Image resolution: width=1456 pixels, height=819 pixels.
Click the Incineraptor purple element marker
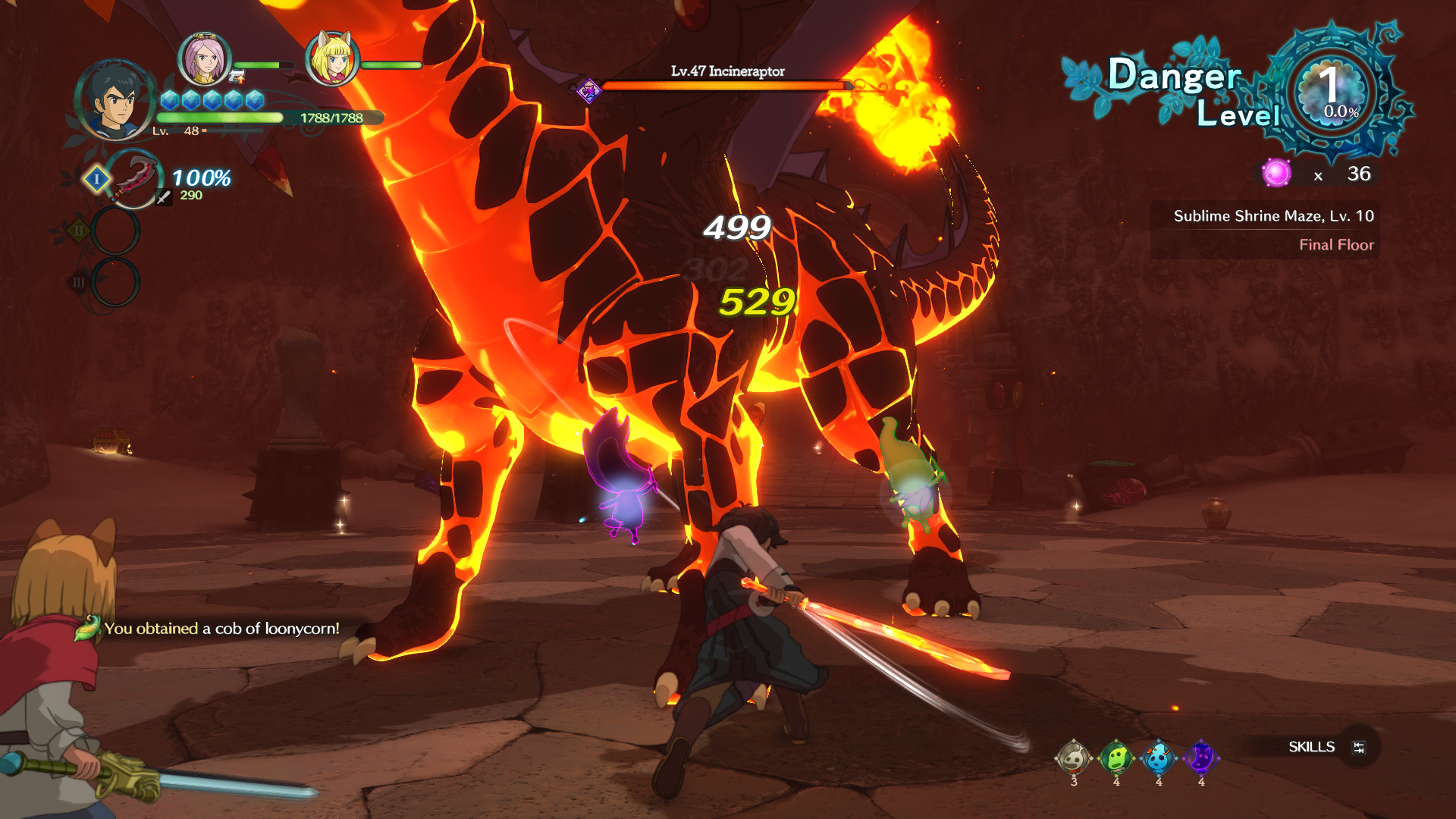pyautogui.click(x=588, y=92)
